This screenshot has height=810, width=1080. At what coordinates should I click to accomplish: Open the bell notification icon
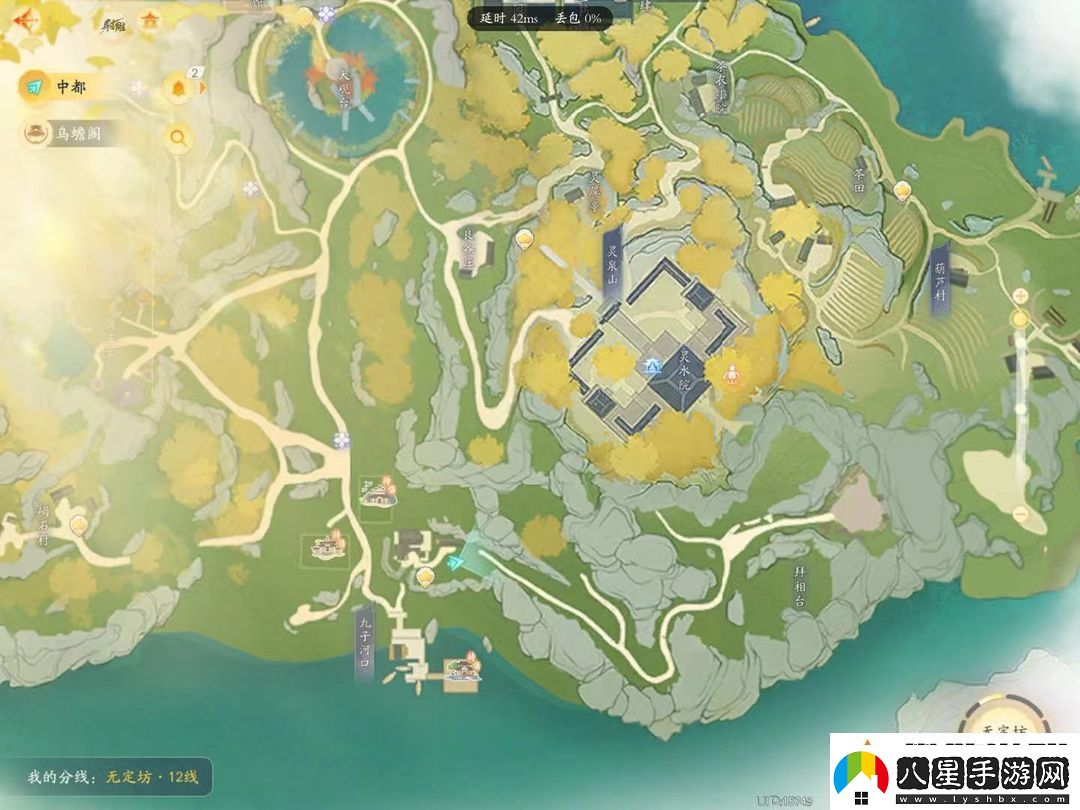pos(180,87)
